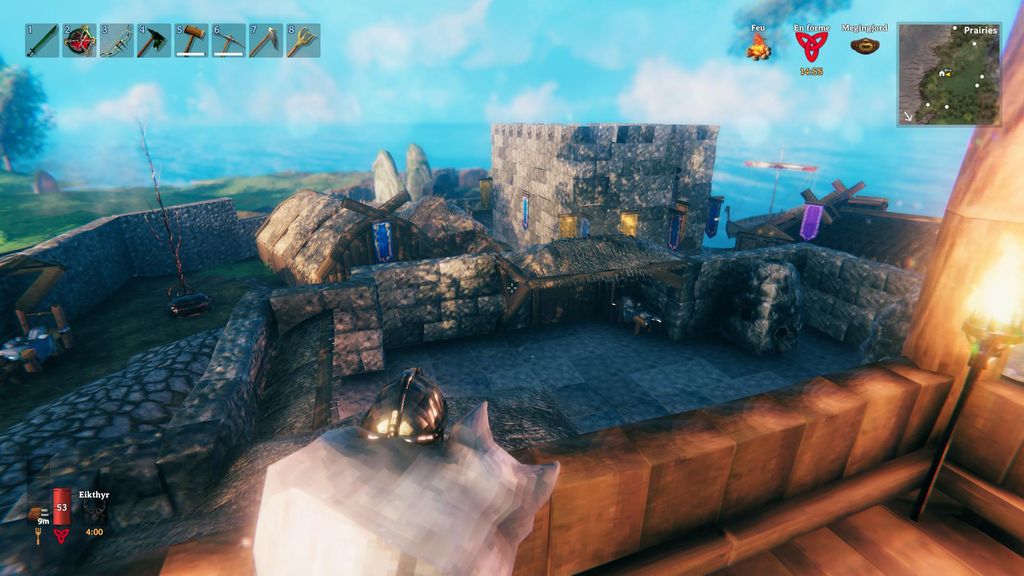Viewport: 1024px width, 576px height.
Task: Choose the bow in hotbar slot 3
Action: pos(117,41)
